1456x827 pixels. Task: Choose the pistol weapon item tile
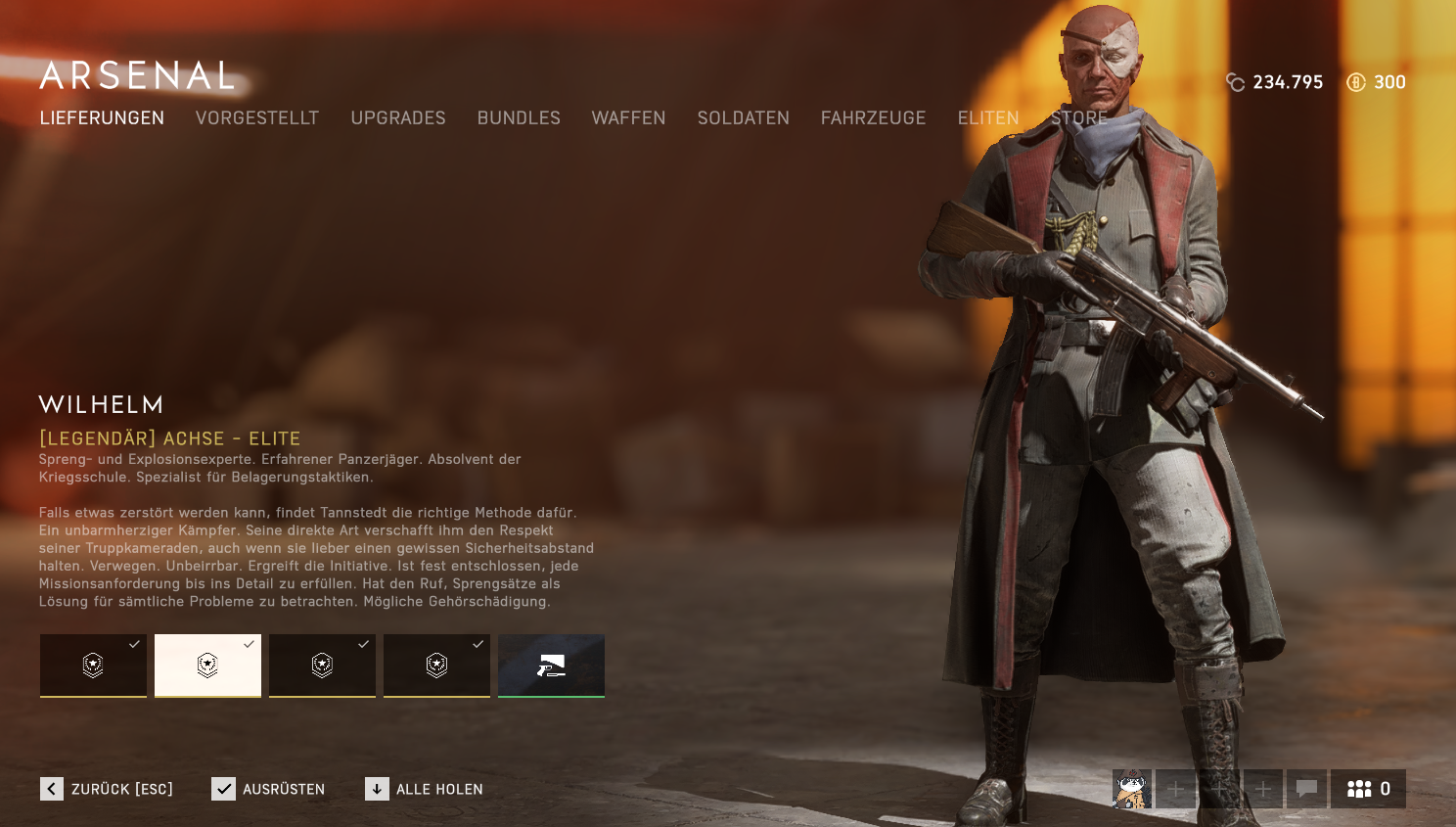(551, 666)
